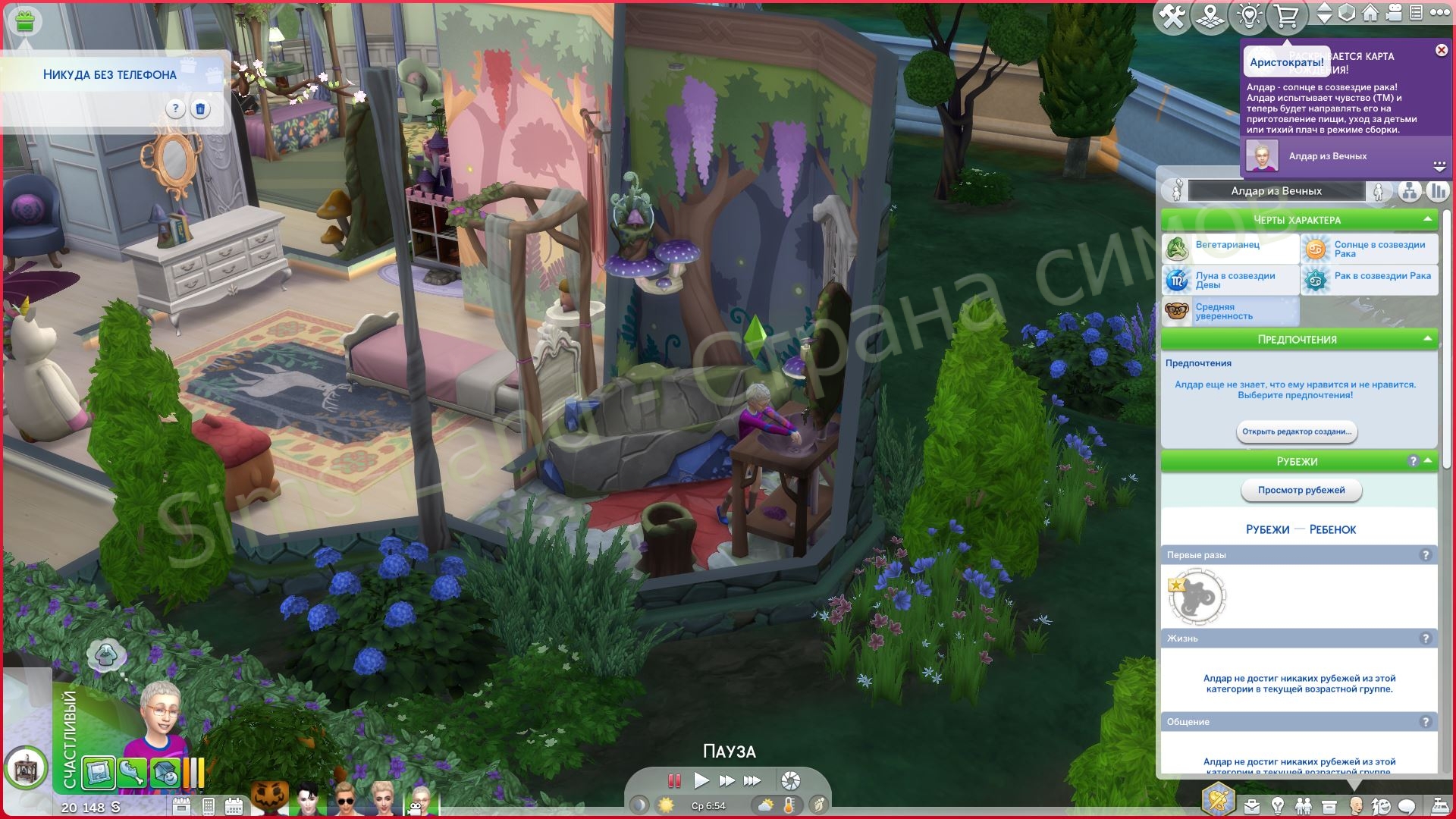Delete the "Никуда без телефона" gift with trash icon

(x=200, y=109)
